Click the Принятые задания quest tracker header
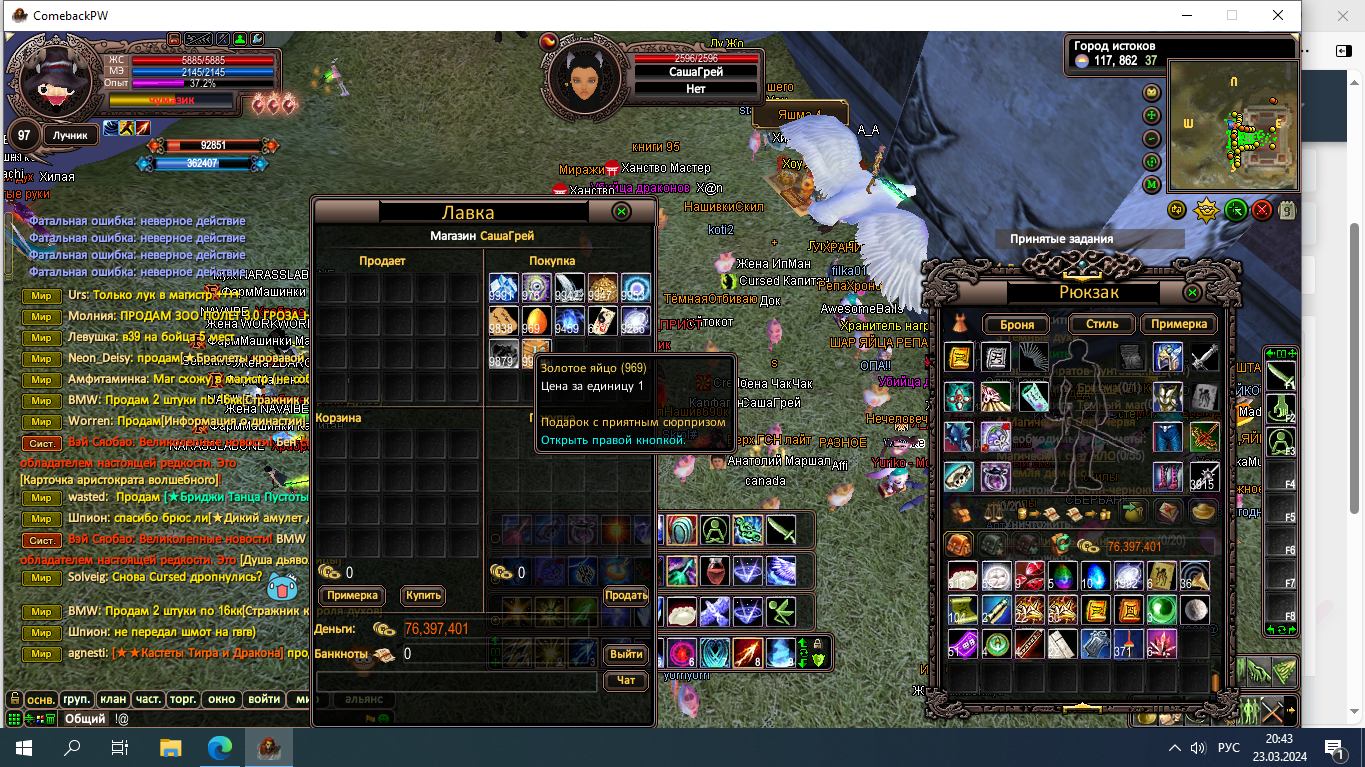Viewport: 1365px width, 767px height. pos(1089,239)
